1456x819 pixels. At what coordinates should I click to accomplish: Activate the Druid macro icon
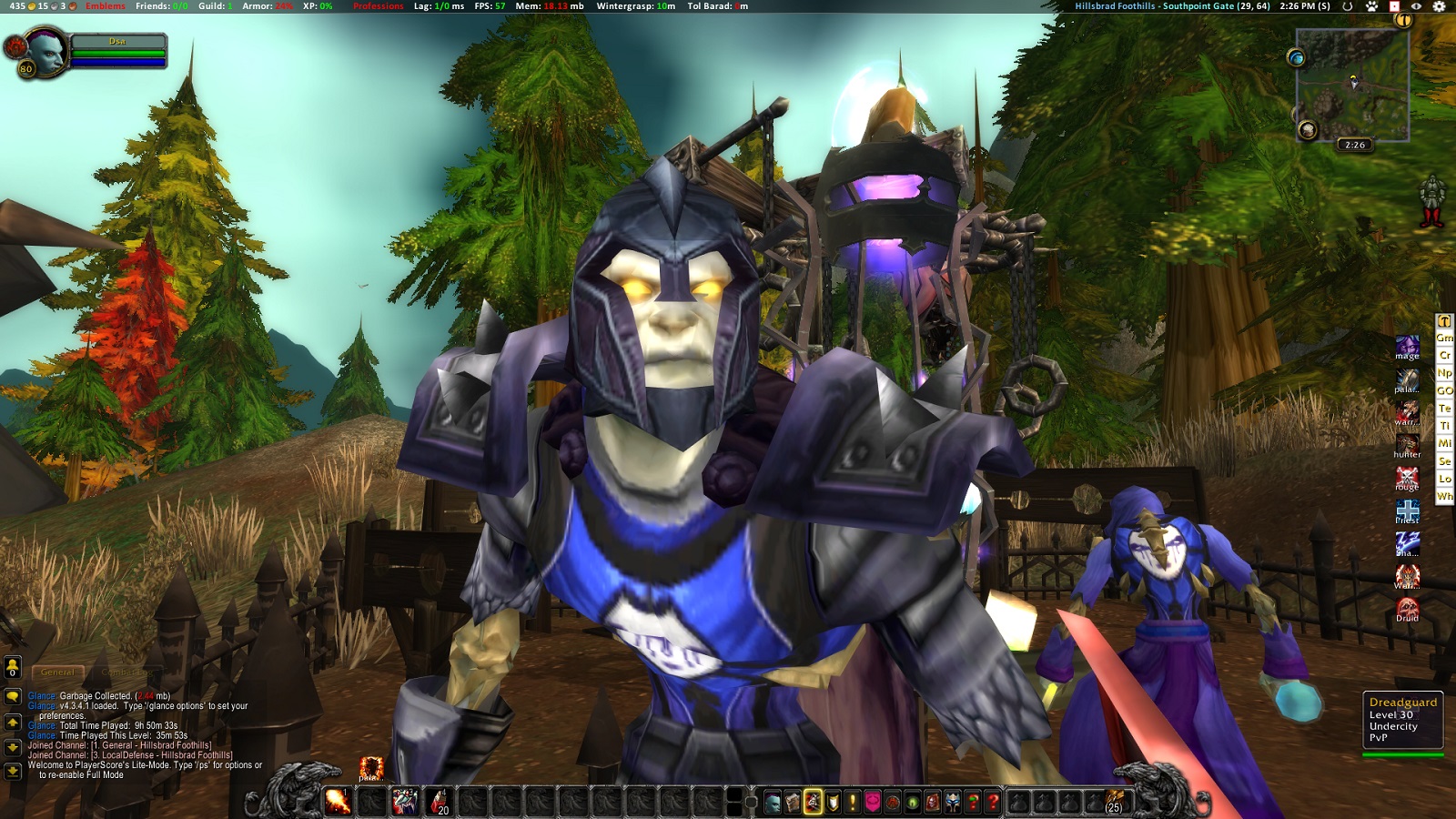[x=1407, y=609]
